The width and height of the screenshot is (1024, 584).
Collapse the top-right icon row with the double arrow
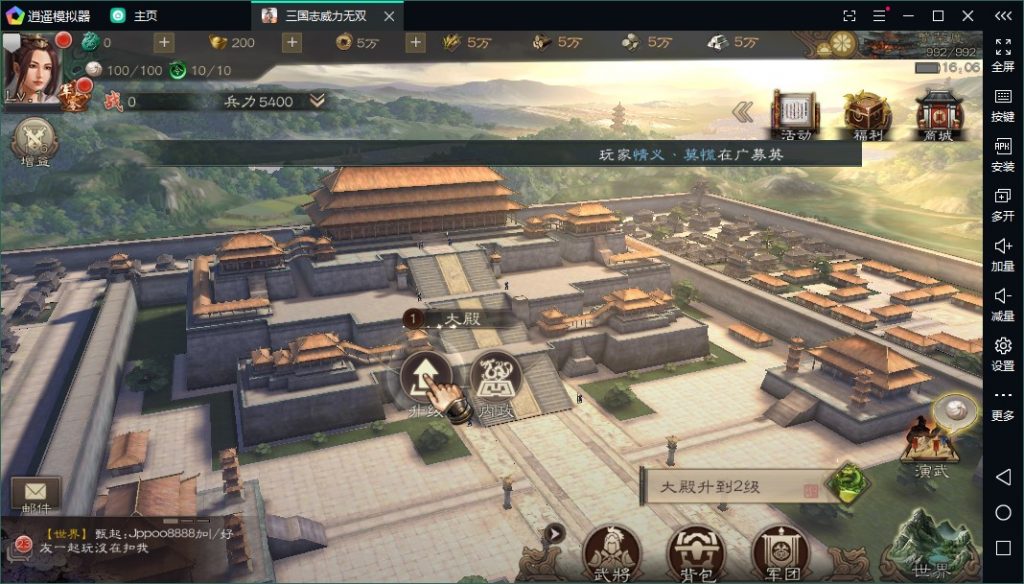(743, 112)
